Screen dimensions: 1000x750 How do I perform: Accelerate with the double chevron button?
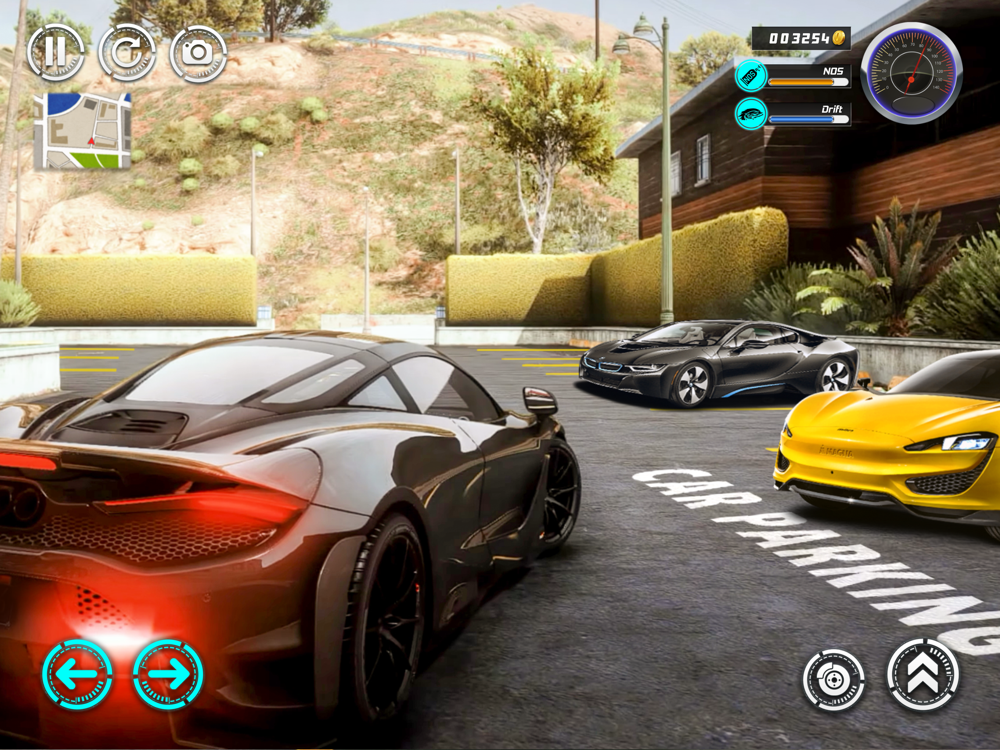coord(923,675)
